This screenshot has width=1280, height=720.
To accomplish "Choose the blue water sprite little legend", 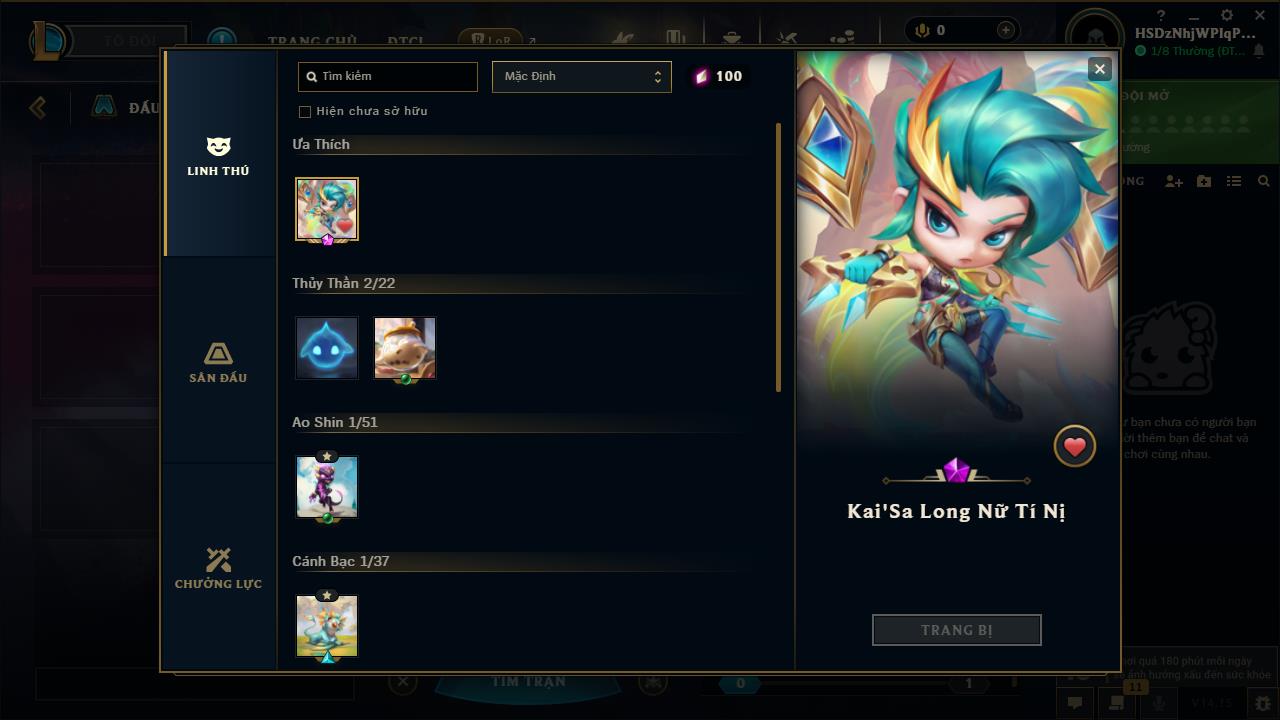I will [x=327, y=348].
